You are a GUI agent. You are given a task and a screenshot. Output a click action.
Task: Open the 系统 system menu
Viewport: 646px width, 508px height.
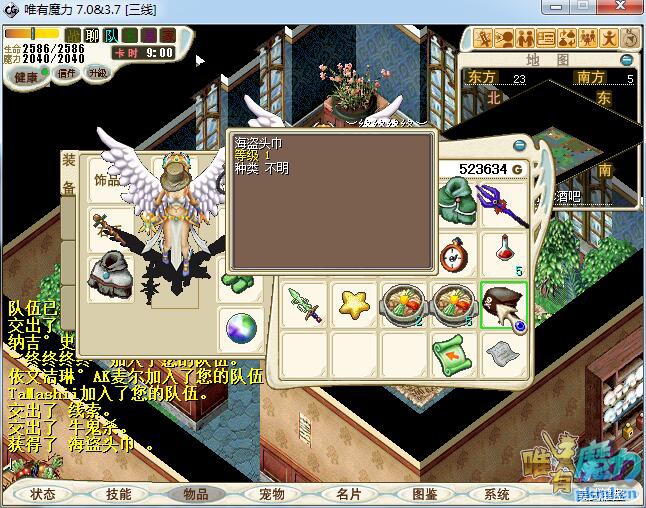tap(497, 494)
